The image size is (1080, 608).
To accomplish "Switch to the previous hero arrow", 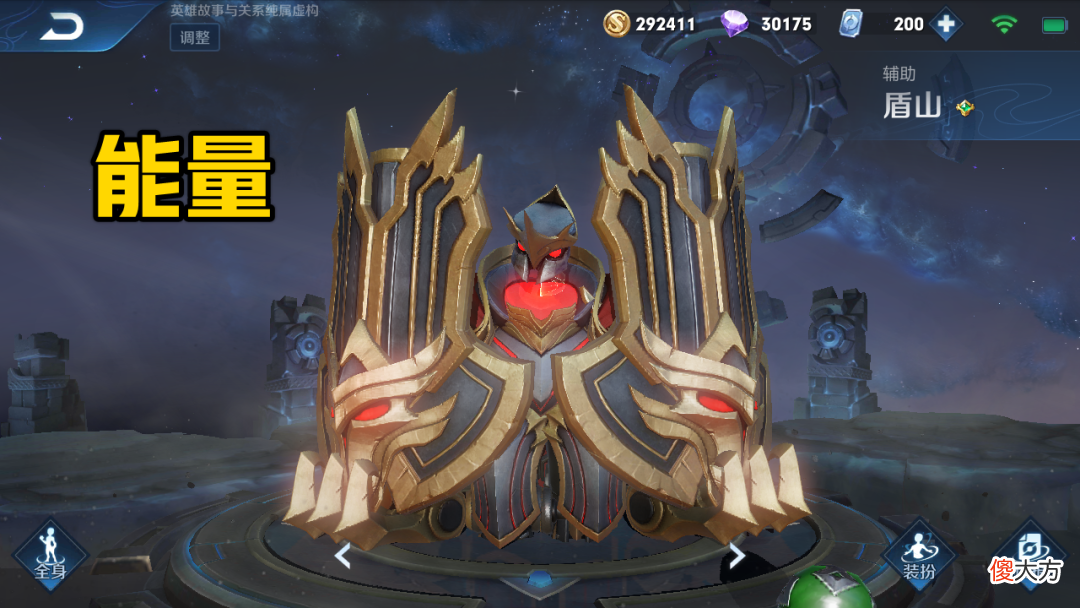I will click(342, 555).
